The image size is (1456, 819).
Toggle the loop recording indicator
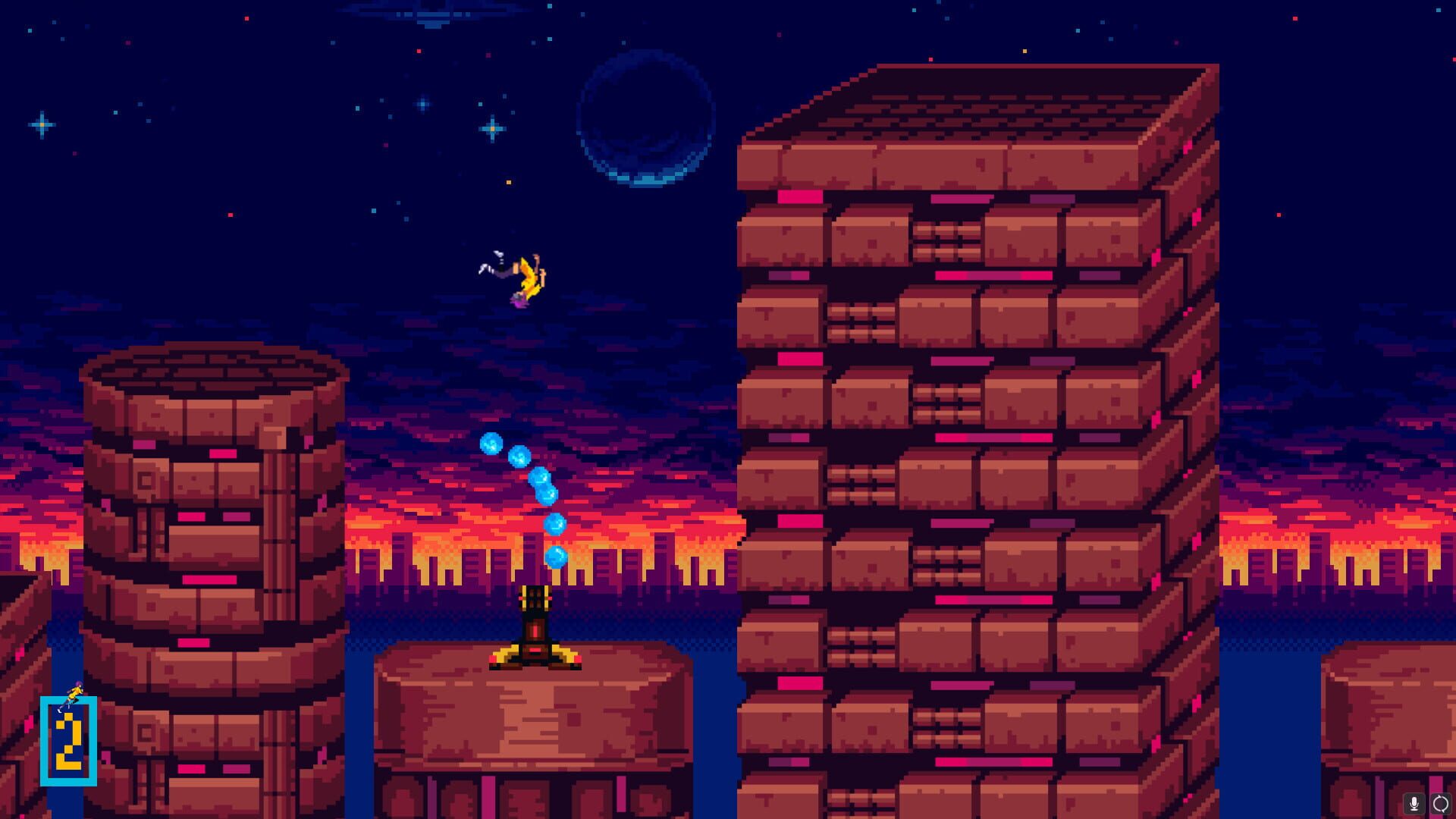point(1440,803)
